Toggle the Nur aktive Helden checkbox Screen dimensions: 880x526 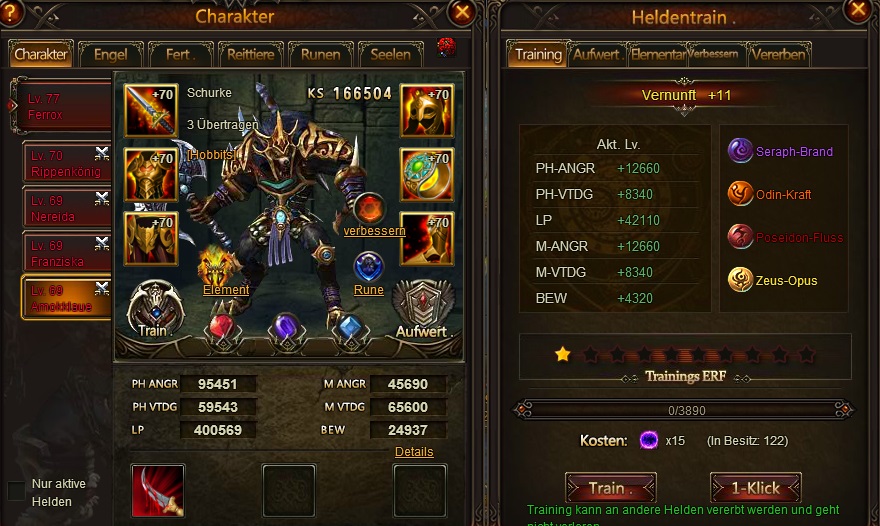(16, 491)
